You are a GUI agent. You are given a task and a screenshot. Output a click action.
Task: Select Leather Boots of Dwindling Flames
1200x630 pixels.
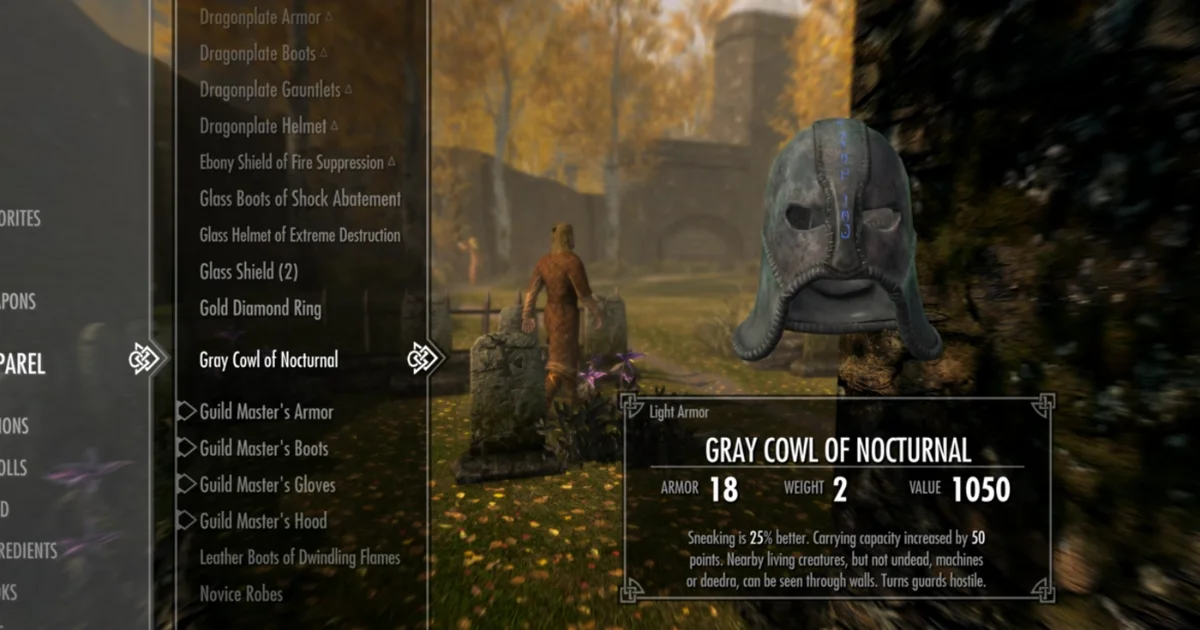click(x=300, y=558)
